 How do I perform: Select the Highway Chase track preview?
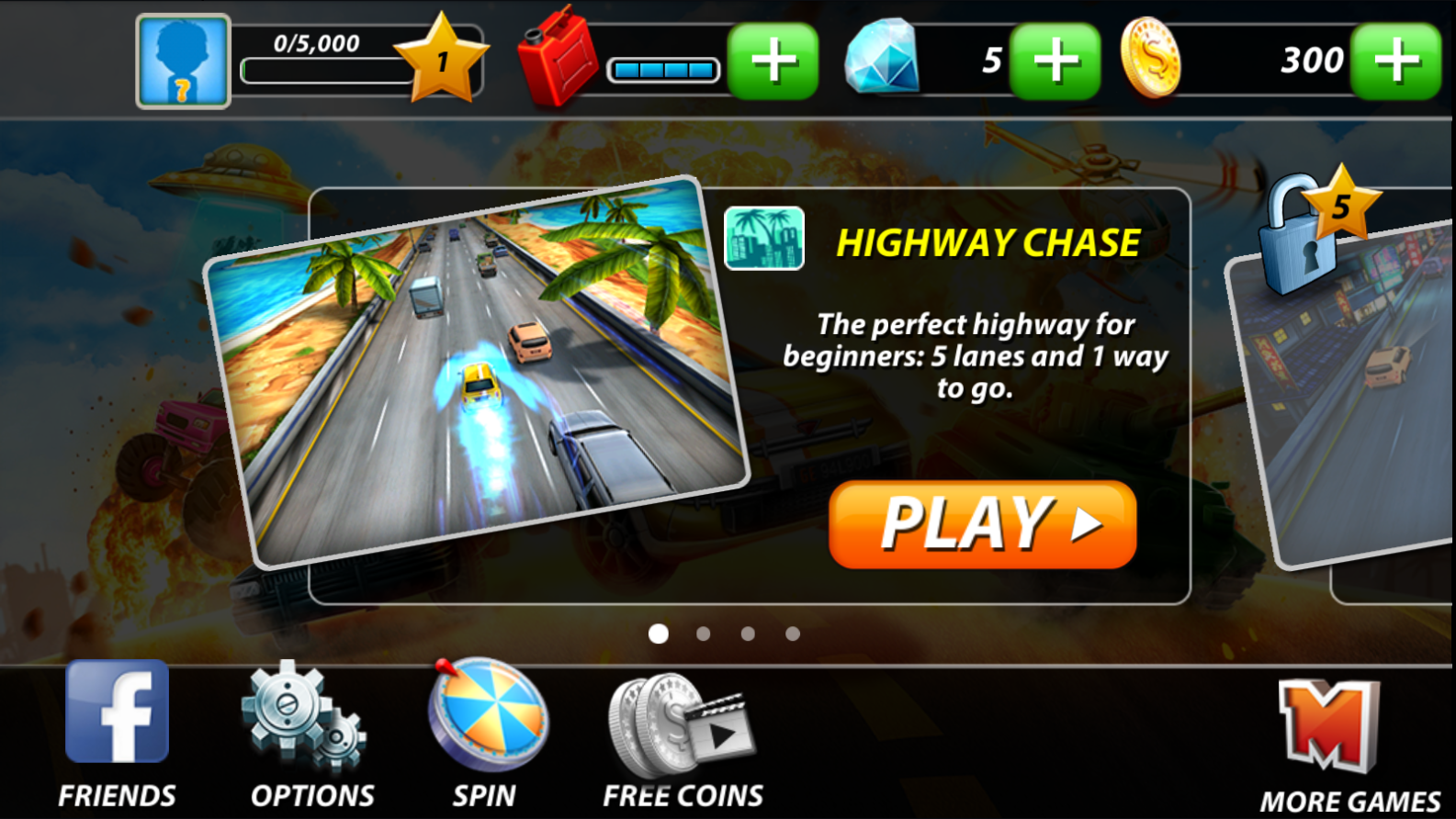pyautogui.click(x=478, y=367)
